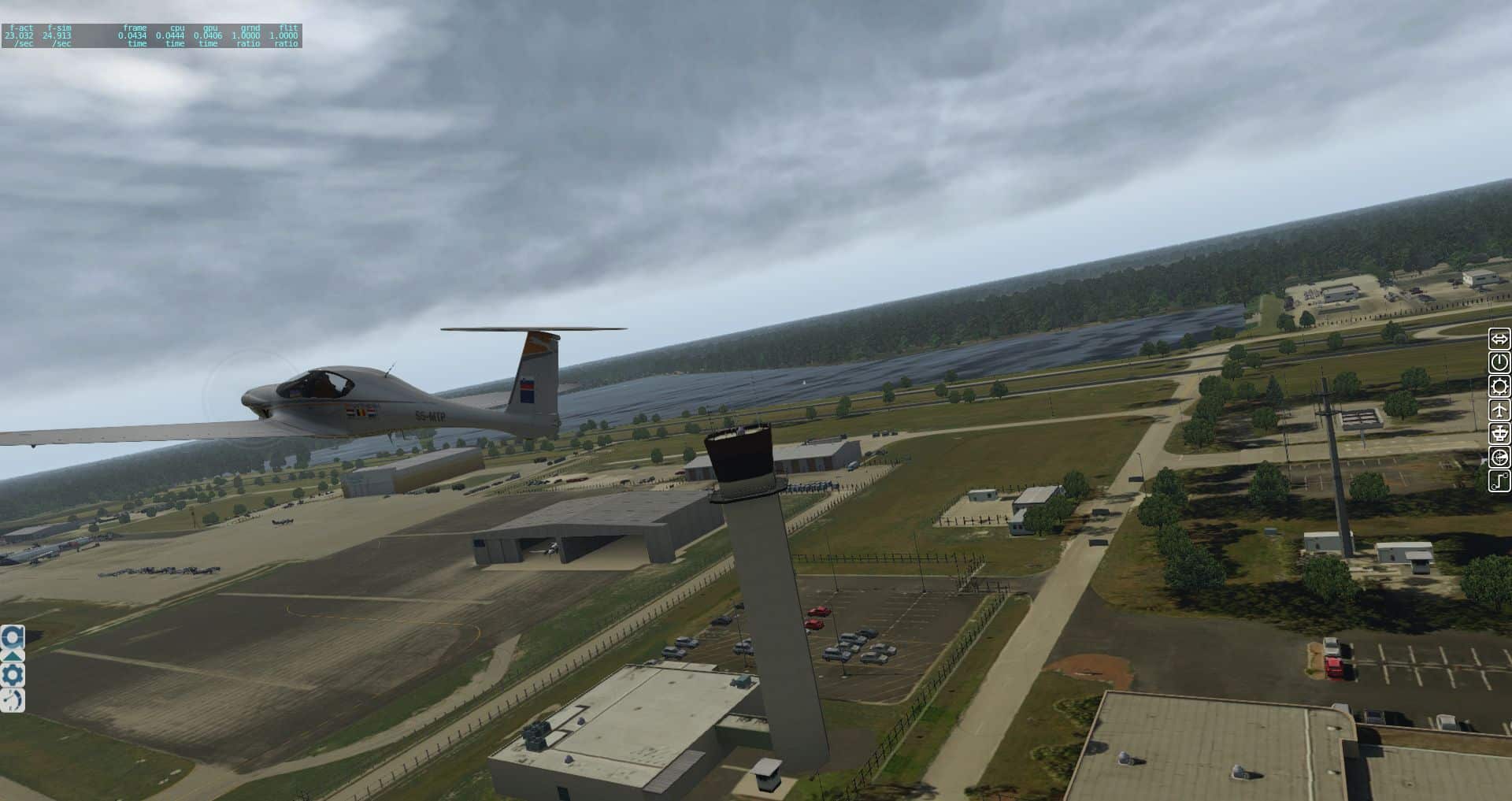Show the flight route path icon
This screenshot has height=801, width=1512.
pyautogui.click(x=1499, y=480)
